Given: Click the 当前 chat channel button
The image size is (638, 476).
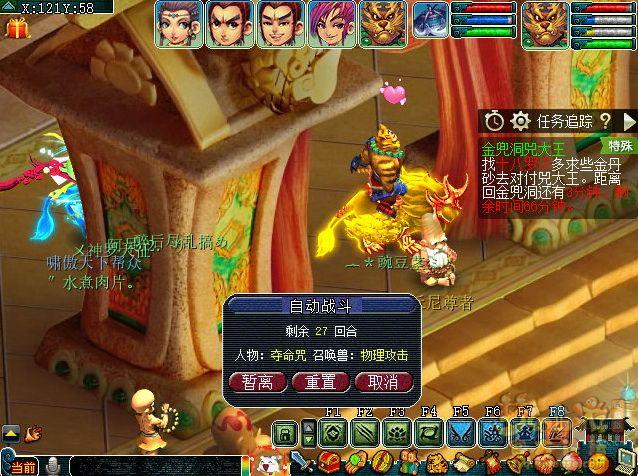Looking at the screenshot, I should [21, 467].
